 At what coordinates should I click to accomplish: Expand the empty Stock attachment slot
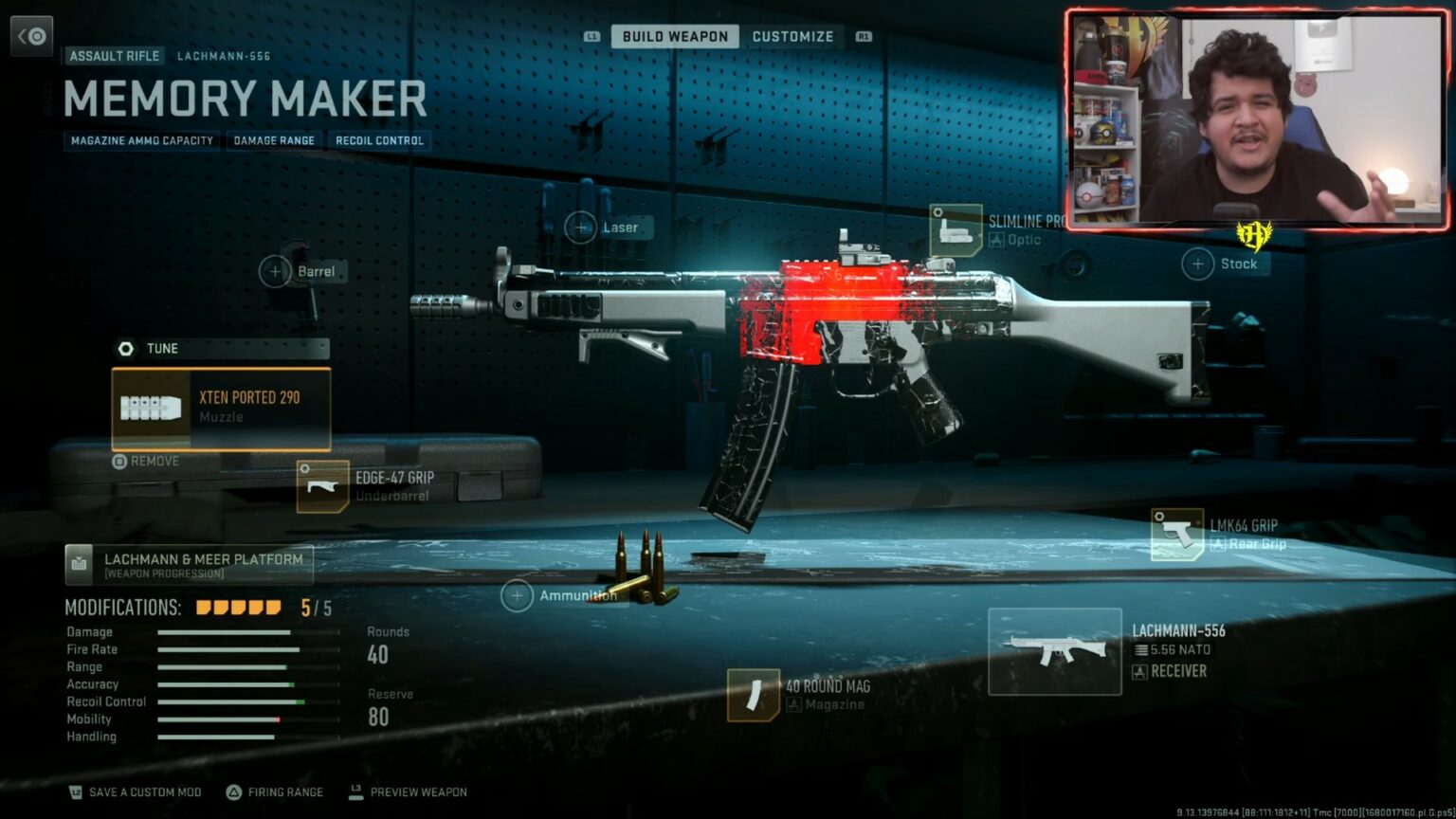tap(1196, 264)
